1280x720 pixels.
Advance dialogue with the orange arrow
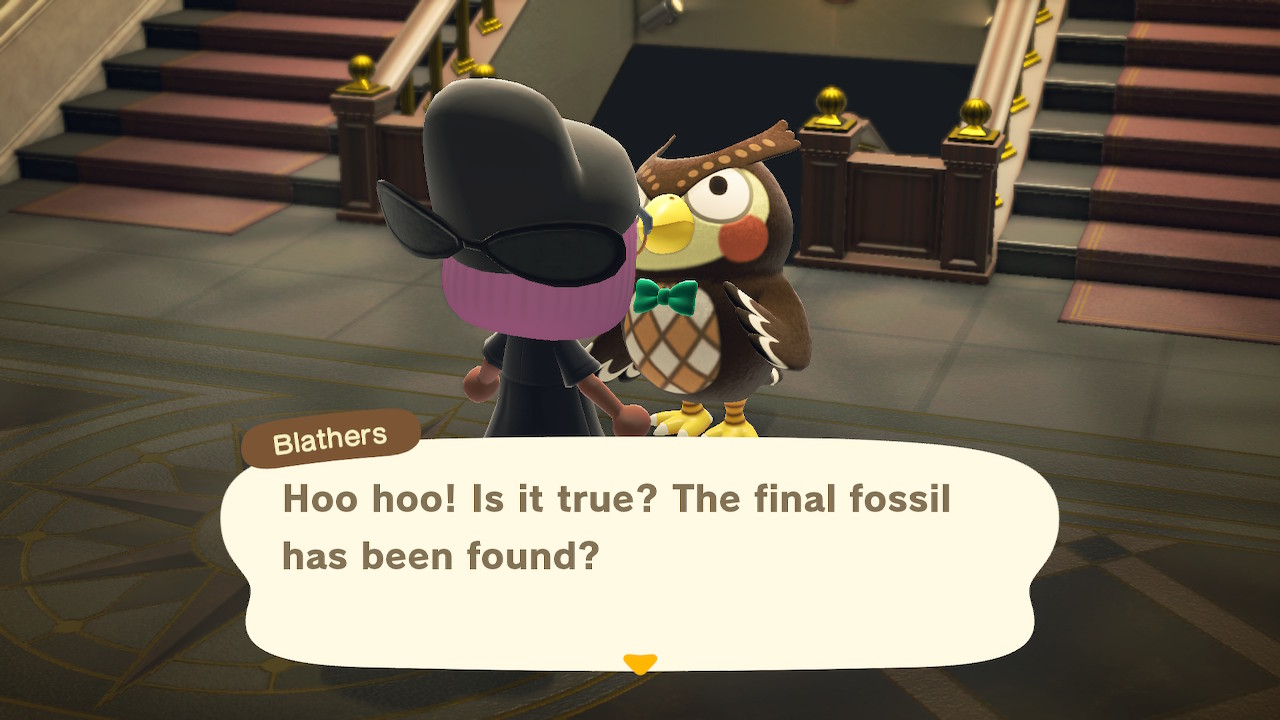coord(640,663)
